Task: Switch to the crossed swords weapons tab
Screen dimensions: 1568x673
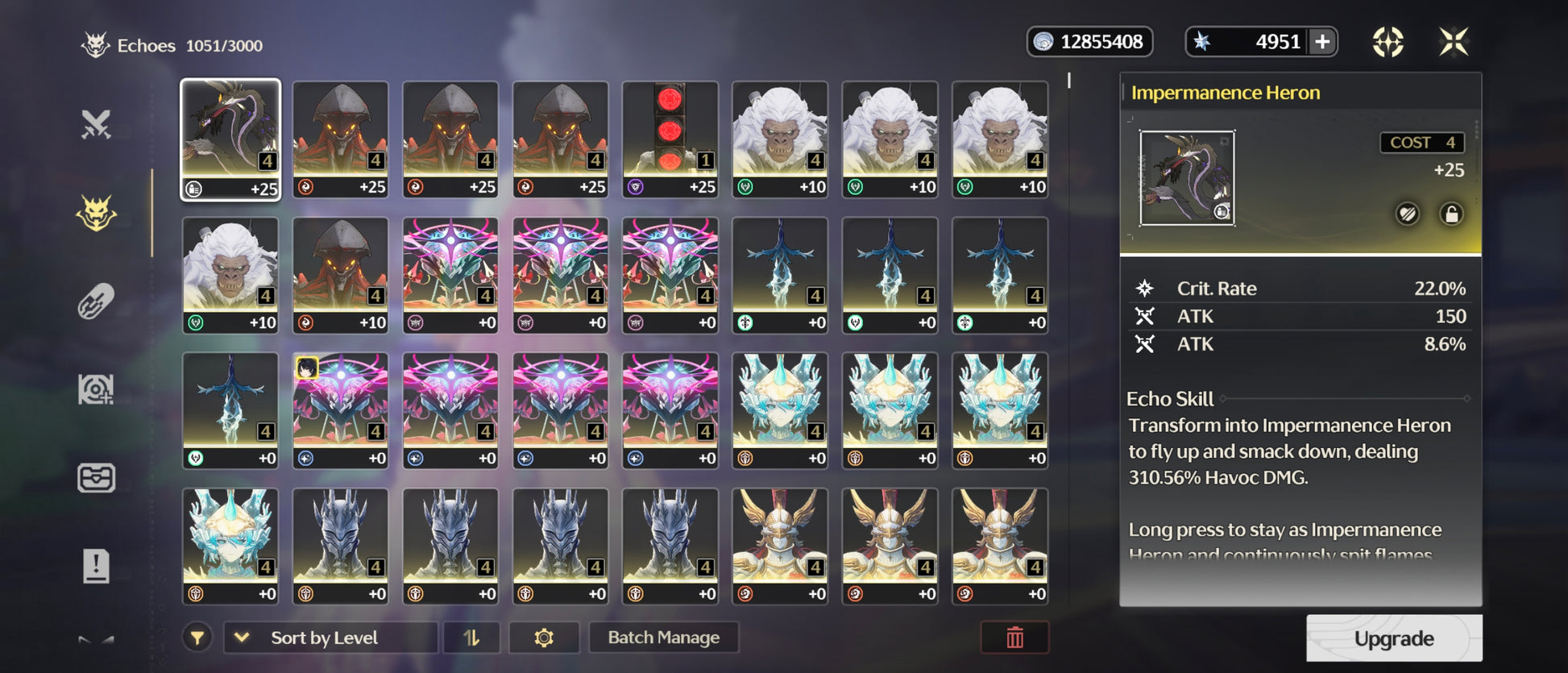Action: pos(96,125)
